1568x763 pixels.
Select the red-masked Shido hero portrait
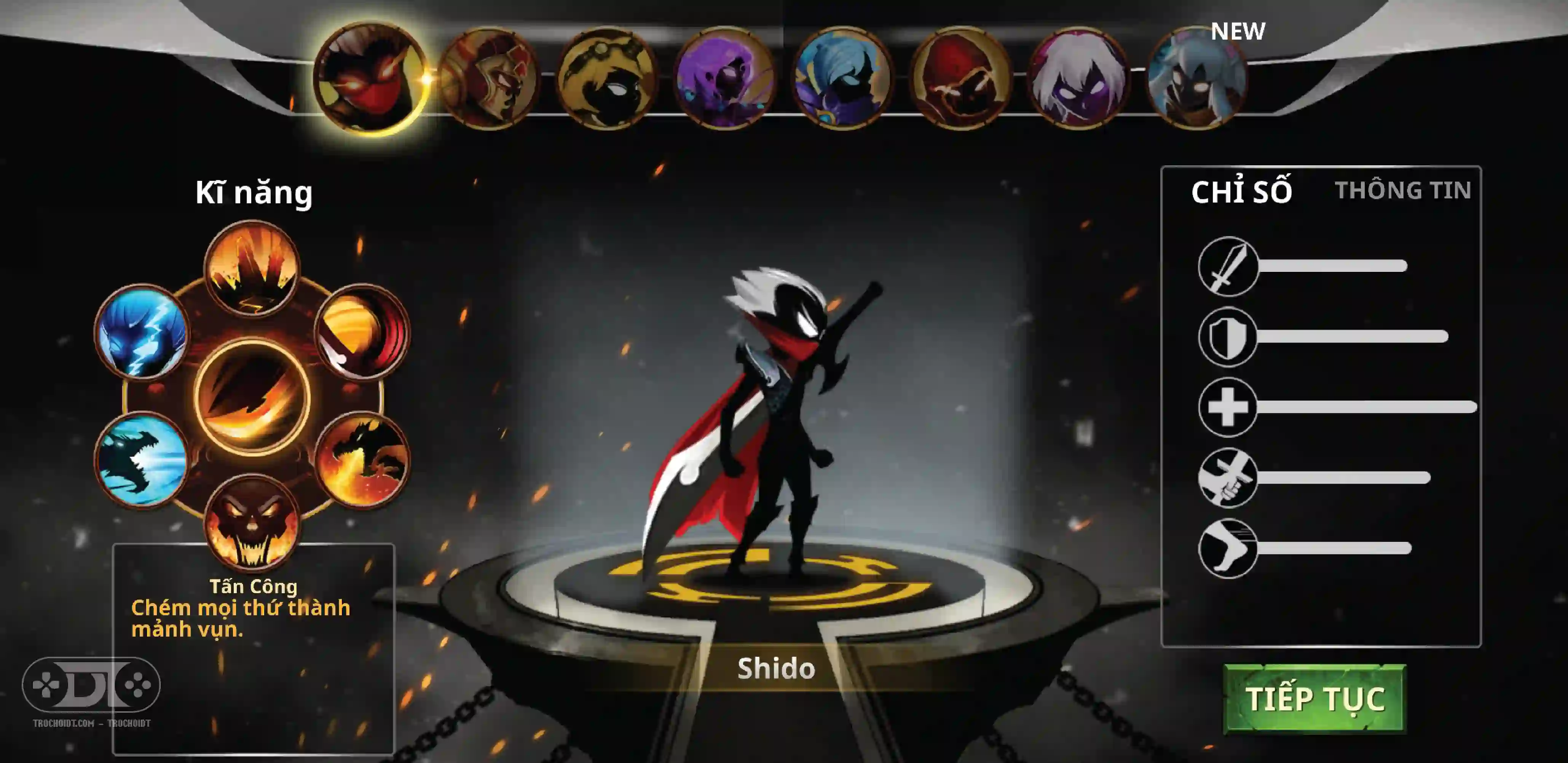click(370, 77)
